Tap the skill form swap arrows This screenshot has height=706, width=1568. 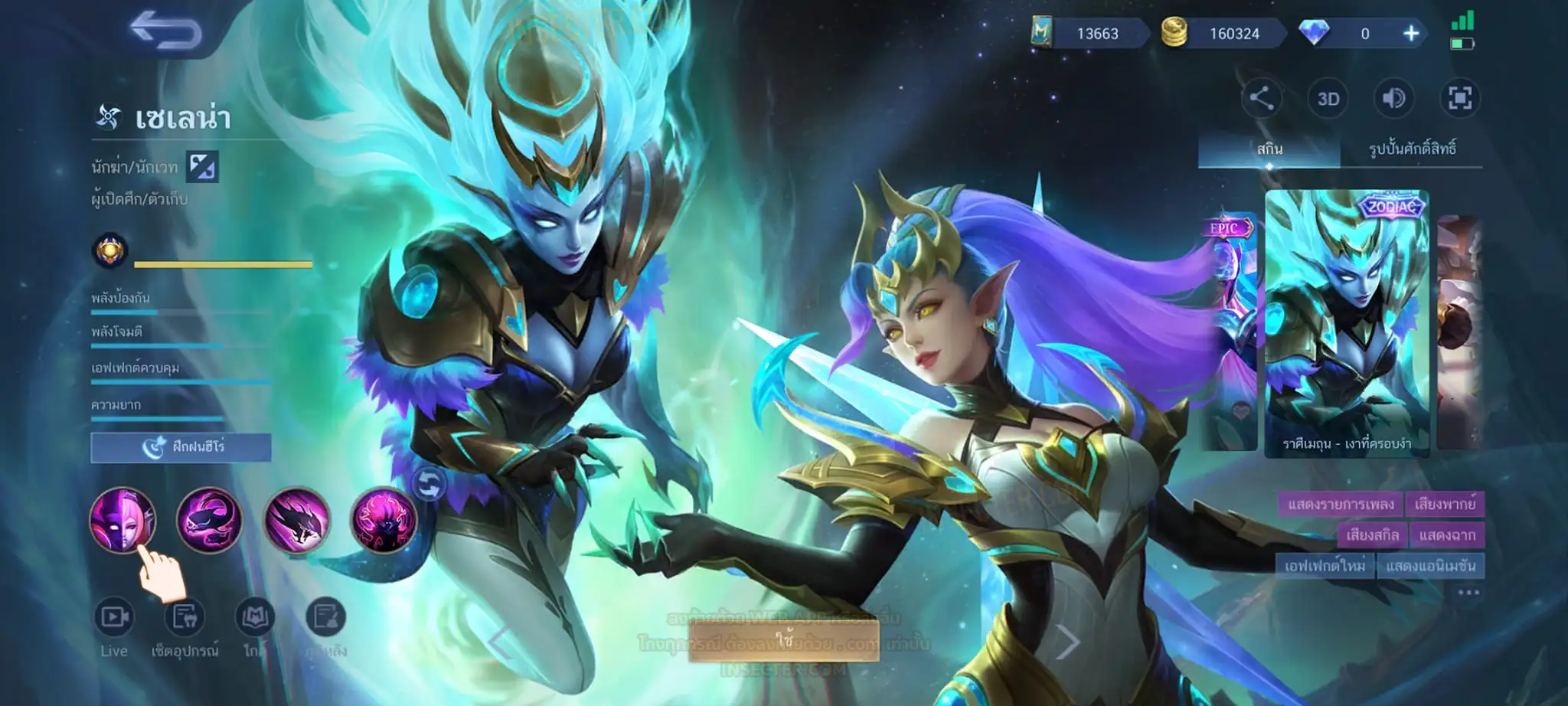tap(429, 483)
